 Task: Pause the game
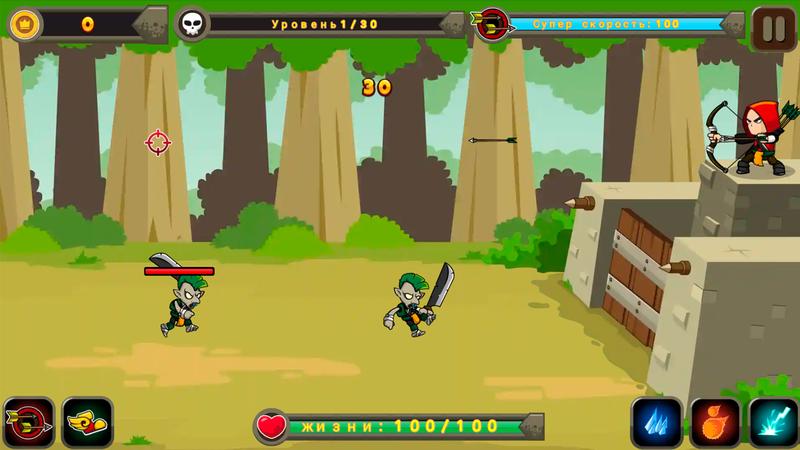774,27
